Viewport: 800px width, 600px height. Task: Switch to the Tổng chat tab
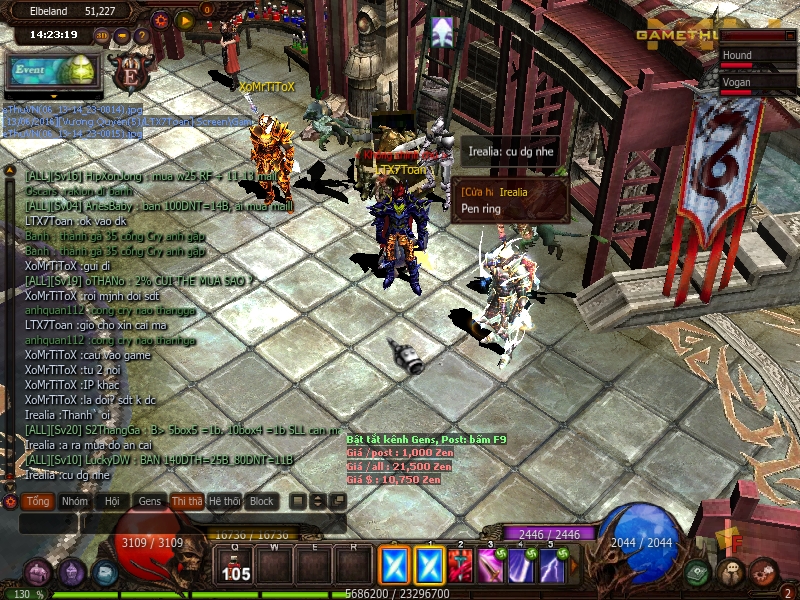coord(38,501)
